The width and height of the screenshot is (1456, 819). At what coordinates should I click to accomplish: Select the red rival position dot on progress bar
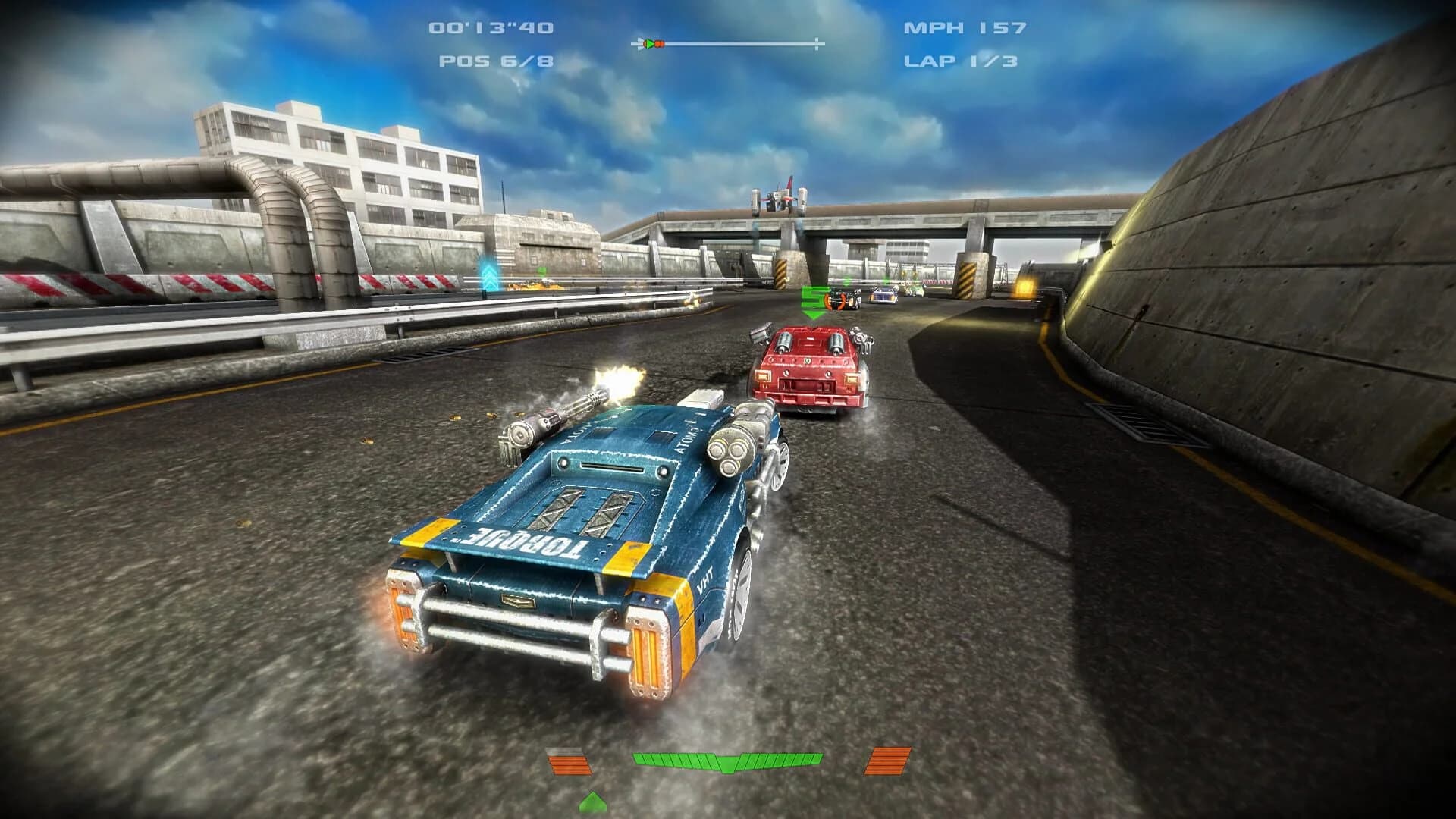tap(659, 43)
